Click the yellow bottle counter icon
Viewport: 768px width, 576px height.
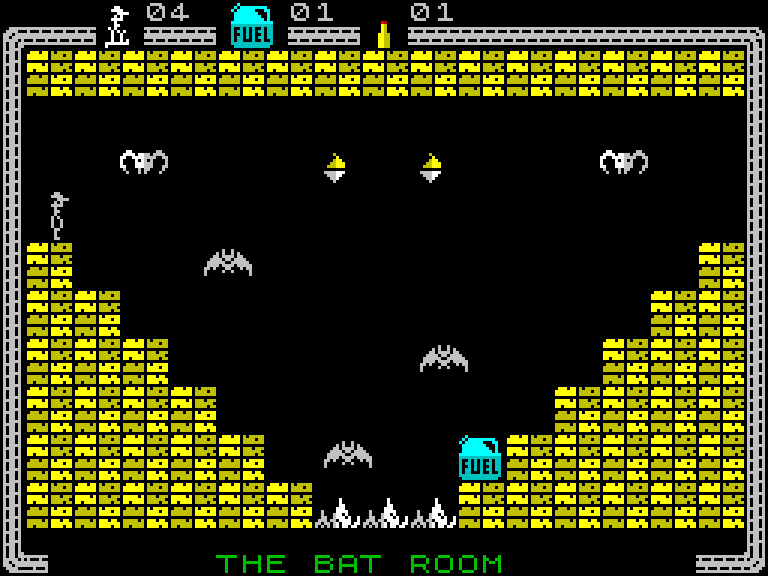pyautogui.click(x=384, y=34)
